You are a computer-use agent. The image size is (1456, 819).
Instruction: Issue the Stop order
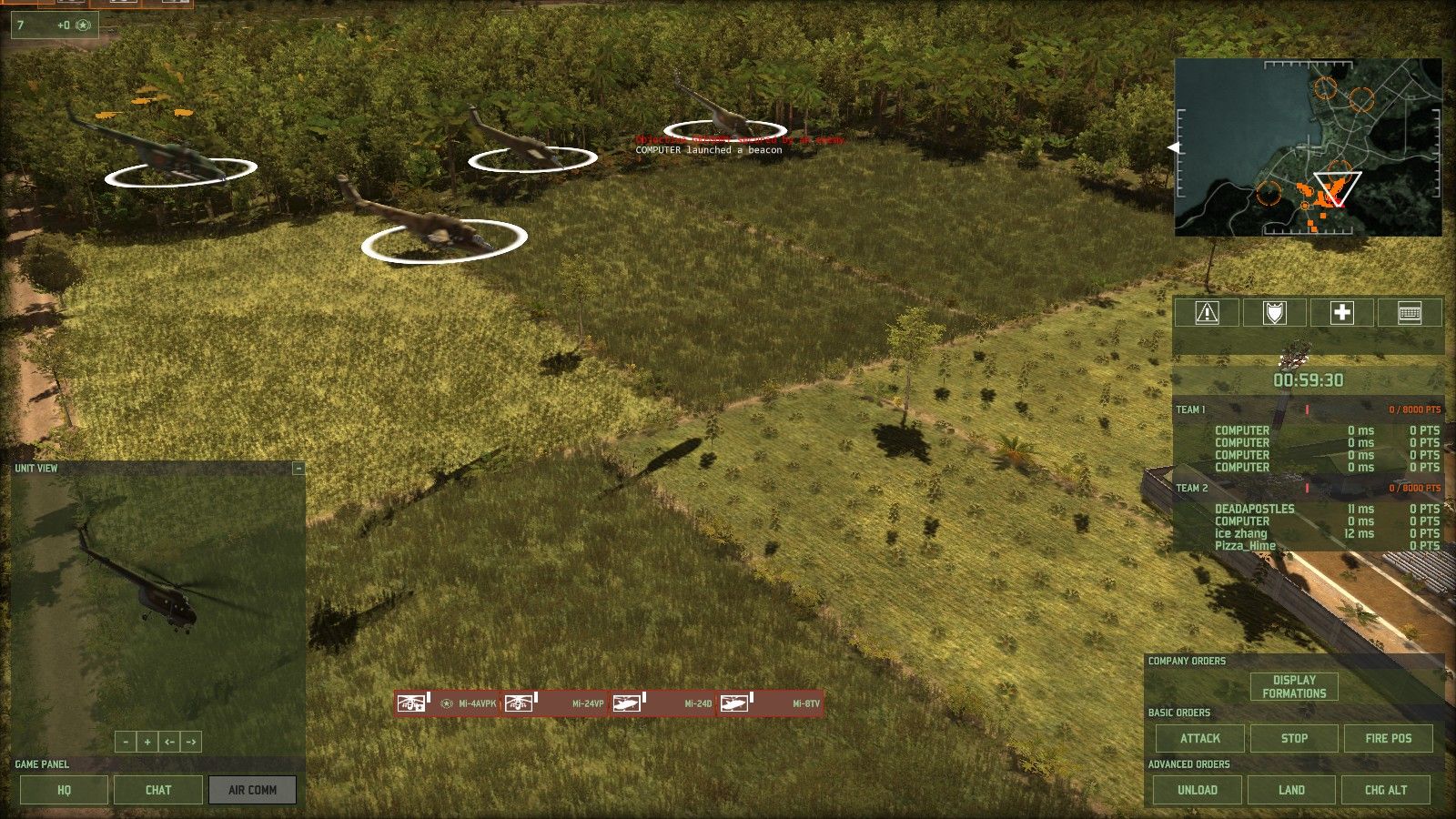(x=1294, y=738)
